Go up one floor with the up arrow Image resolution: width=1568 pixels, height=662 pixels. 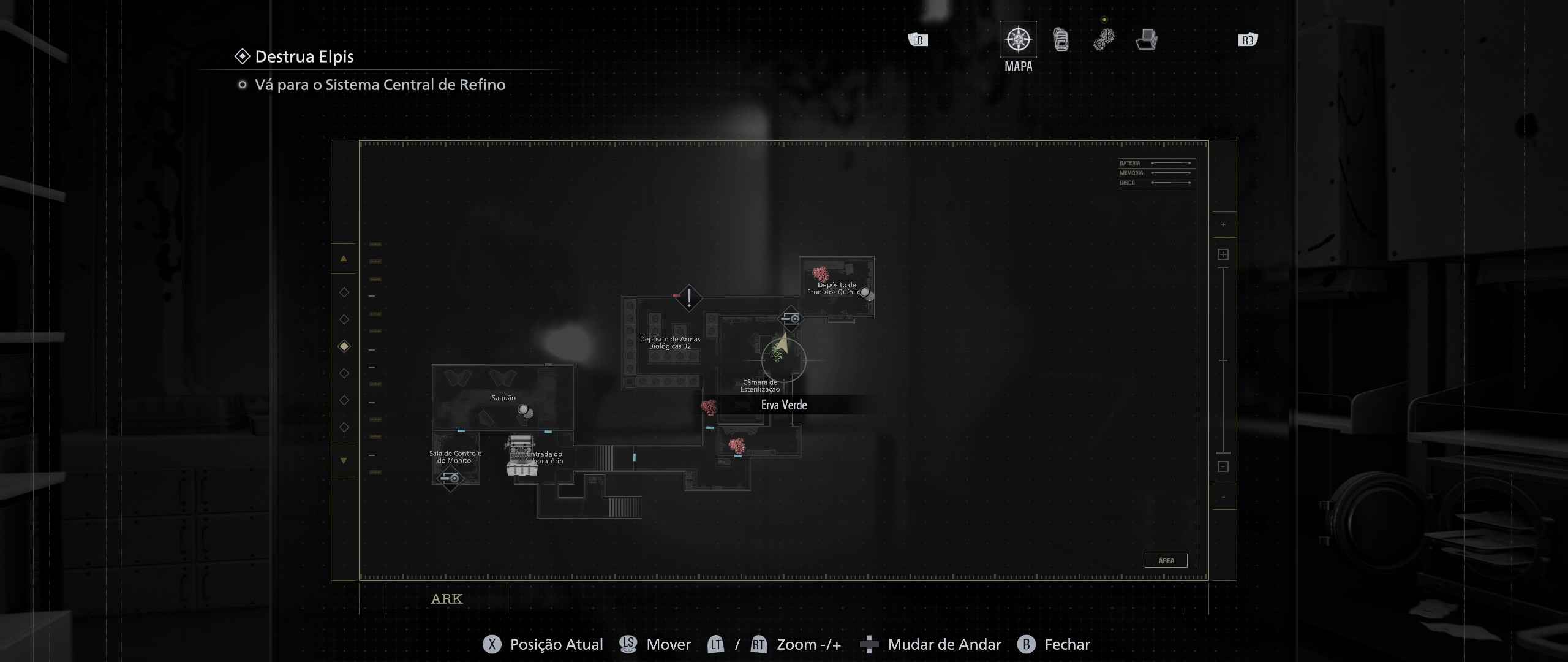click(x=344, y=259)
